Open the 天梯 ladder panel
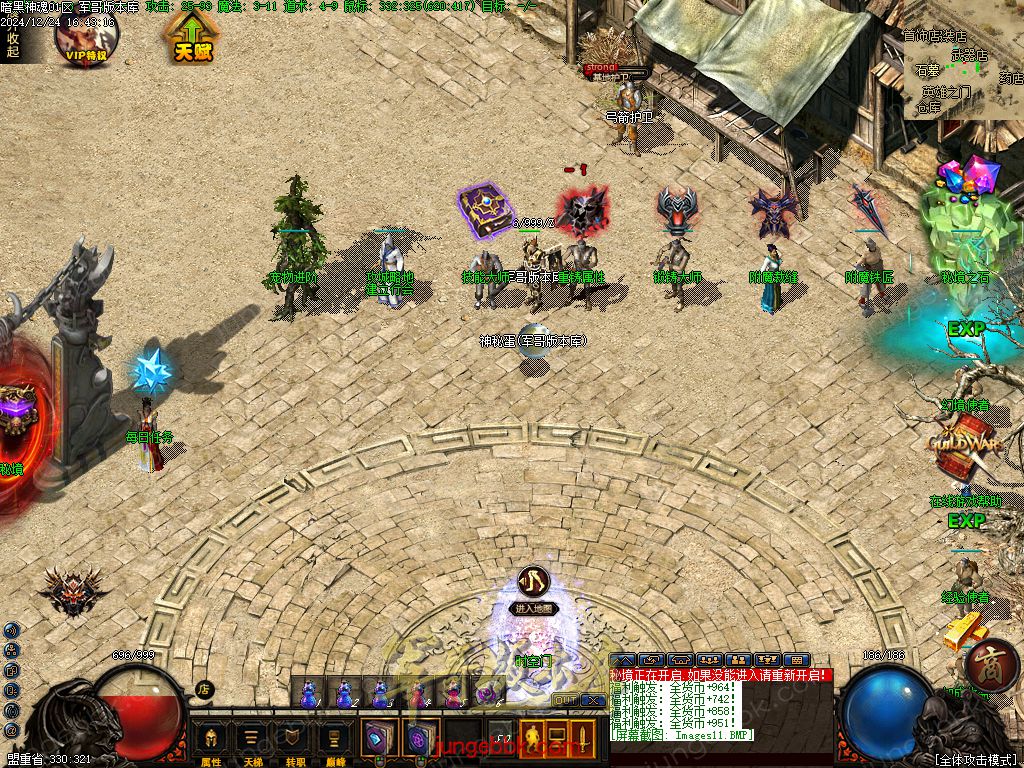This screenshot has width=1024, height=768. pos(253,741)
